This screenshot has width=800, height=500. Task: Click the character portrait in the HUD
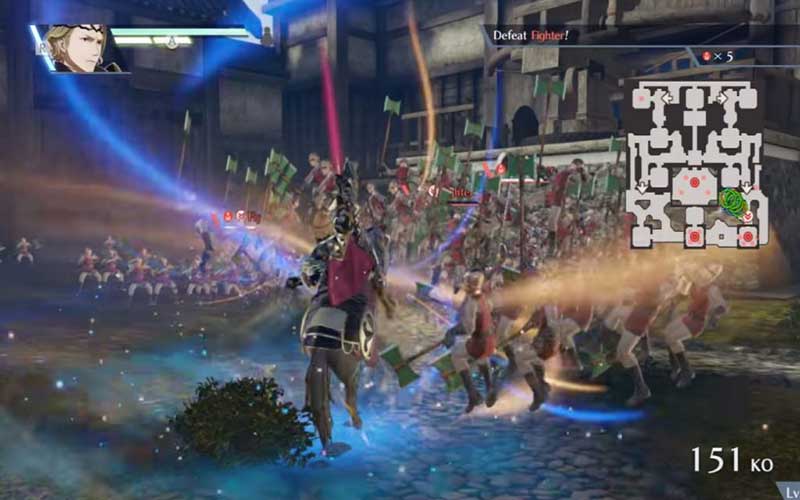click(81, 49)
